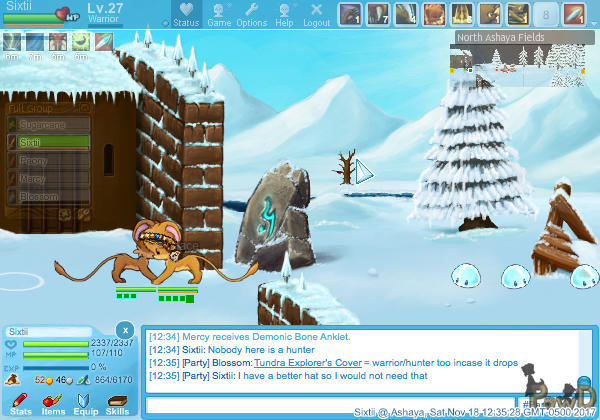Select Sixtii in the group list
Viewport: 600px width, 420px height.
(x=50, y=143)
